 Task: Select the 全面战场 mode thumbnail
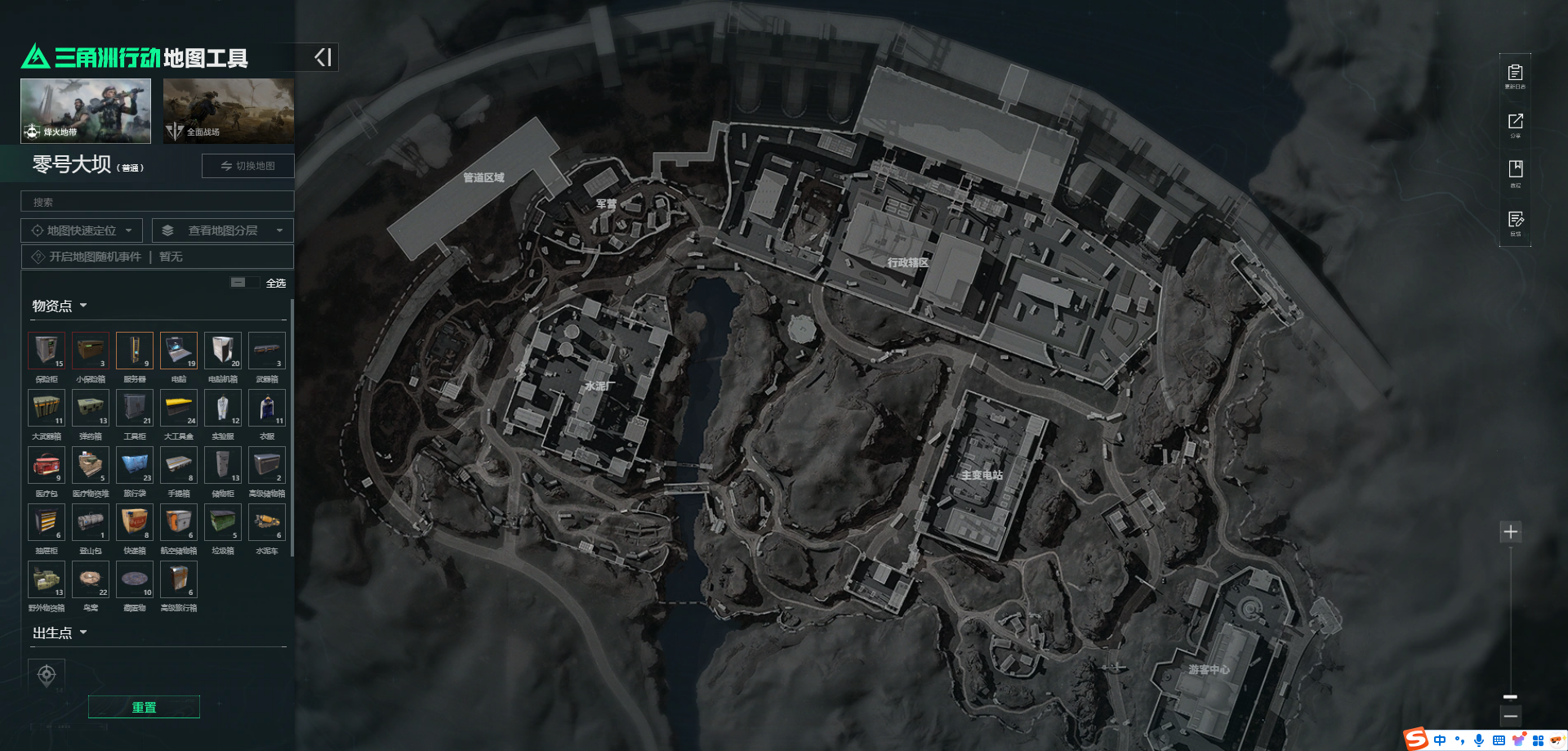point(228,110)
